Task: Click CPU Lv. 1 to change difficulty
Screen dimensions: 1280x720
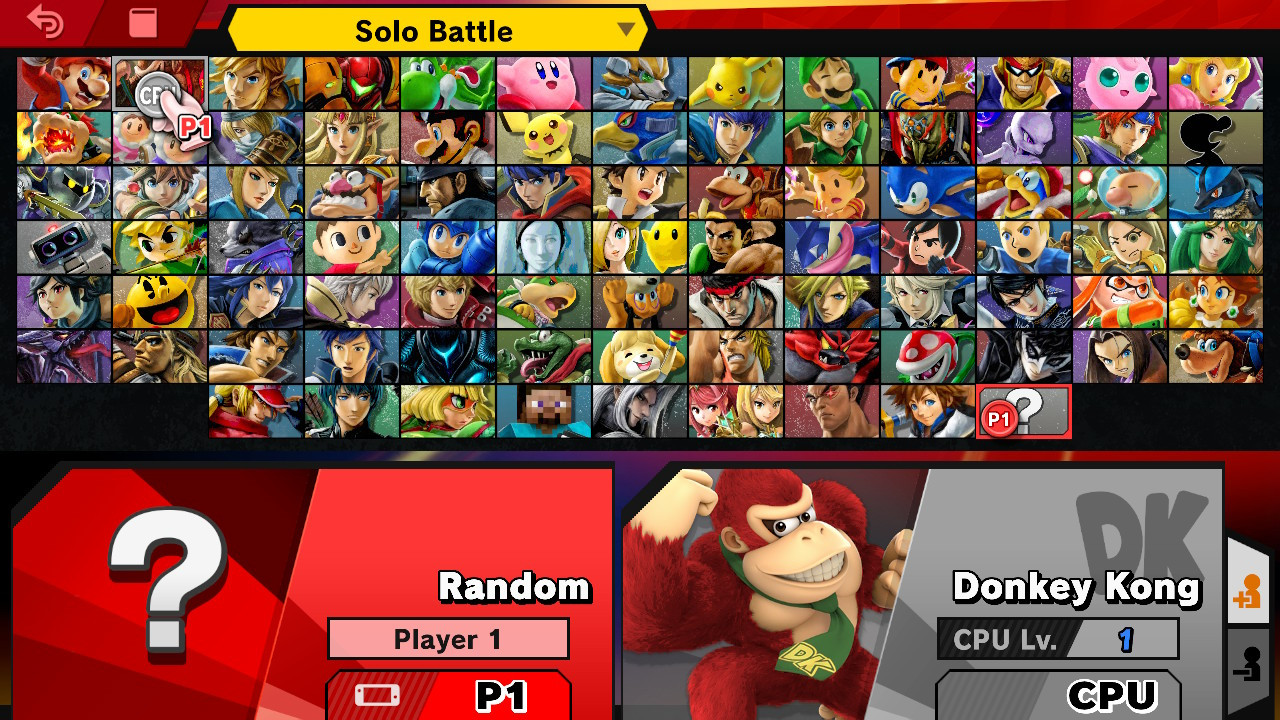Action: click(1058, 639)
